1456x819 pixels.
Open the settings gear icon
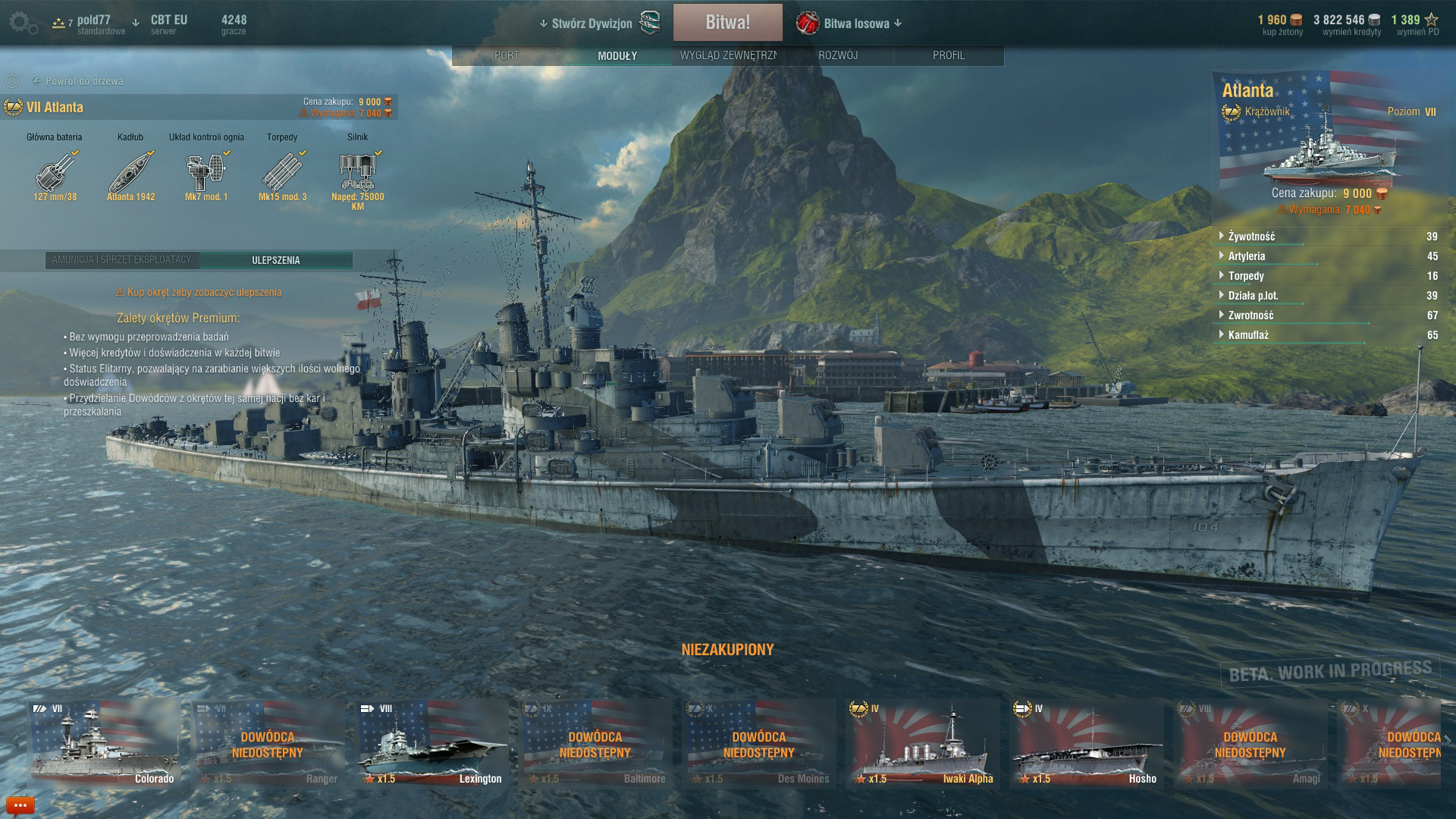click(23, 24)
